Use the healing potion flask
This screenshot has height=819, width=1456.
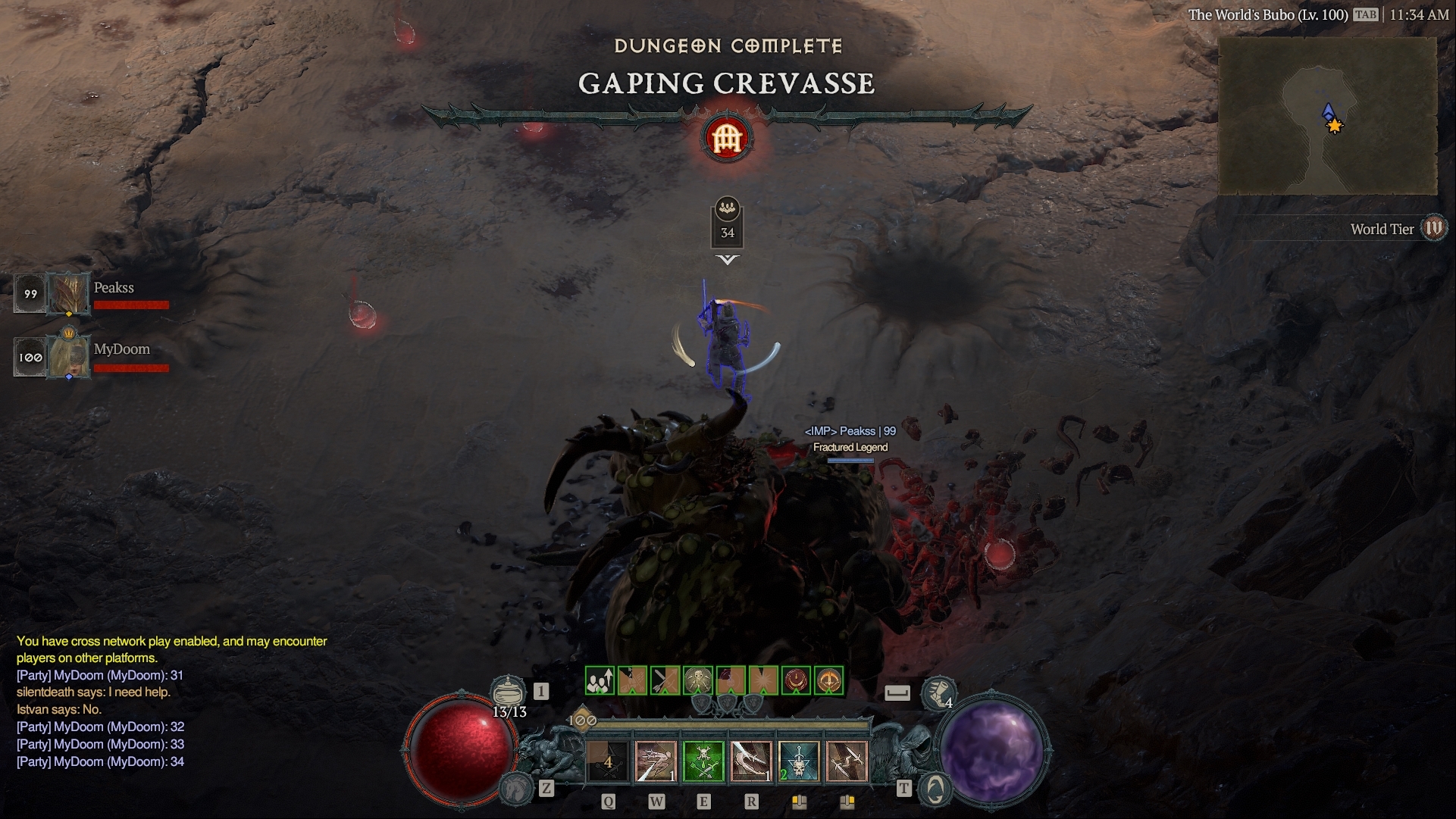(x=508, y=691)
